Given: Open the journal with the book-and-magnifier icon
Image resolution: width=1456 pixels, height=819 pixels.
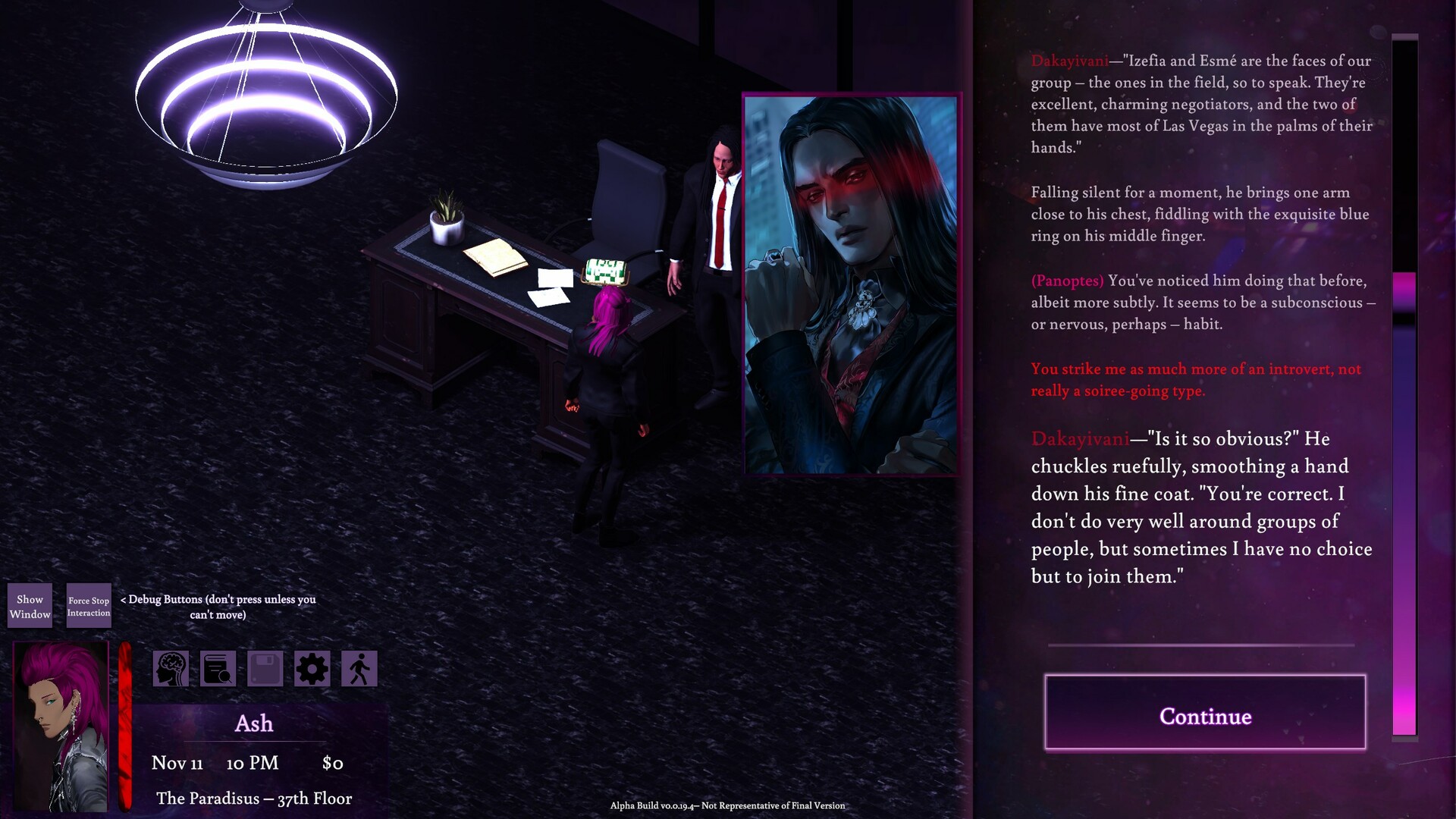Looking at the screenshot, I should tap(218, 668).
